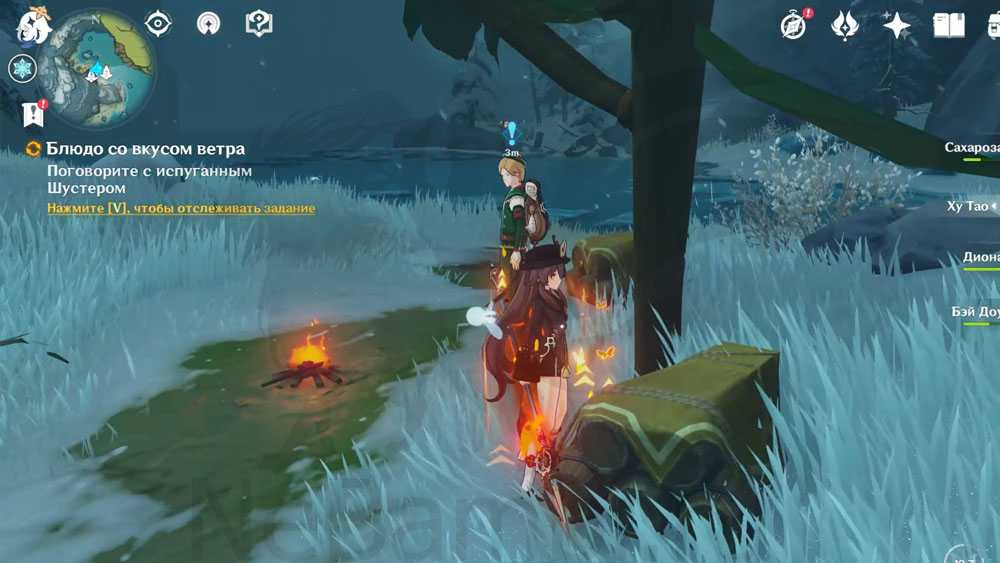Click the snowflake Sheer Cold icon
Screen dimensions: 1000x563
pyautogui.click(x=21, y=69)
